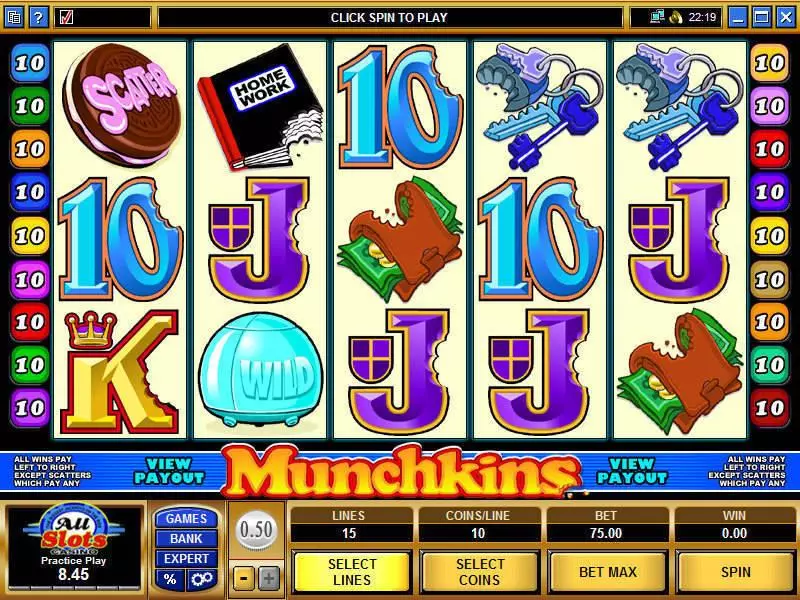Viewport: 800px width, 600px height.
Task: Maximize the game window
Action: (x=762, y=17)
